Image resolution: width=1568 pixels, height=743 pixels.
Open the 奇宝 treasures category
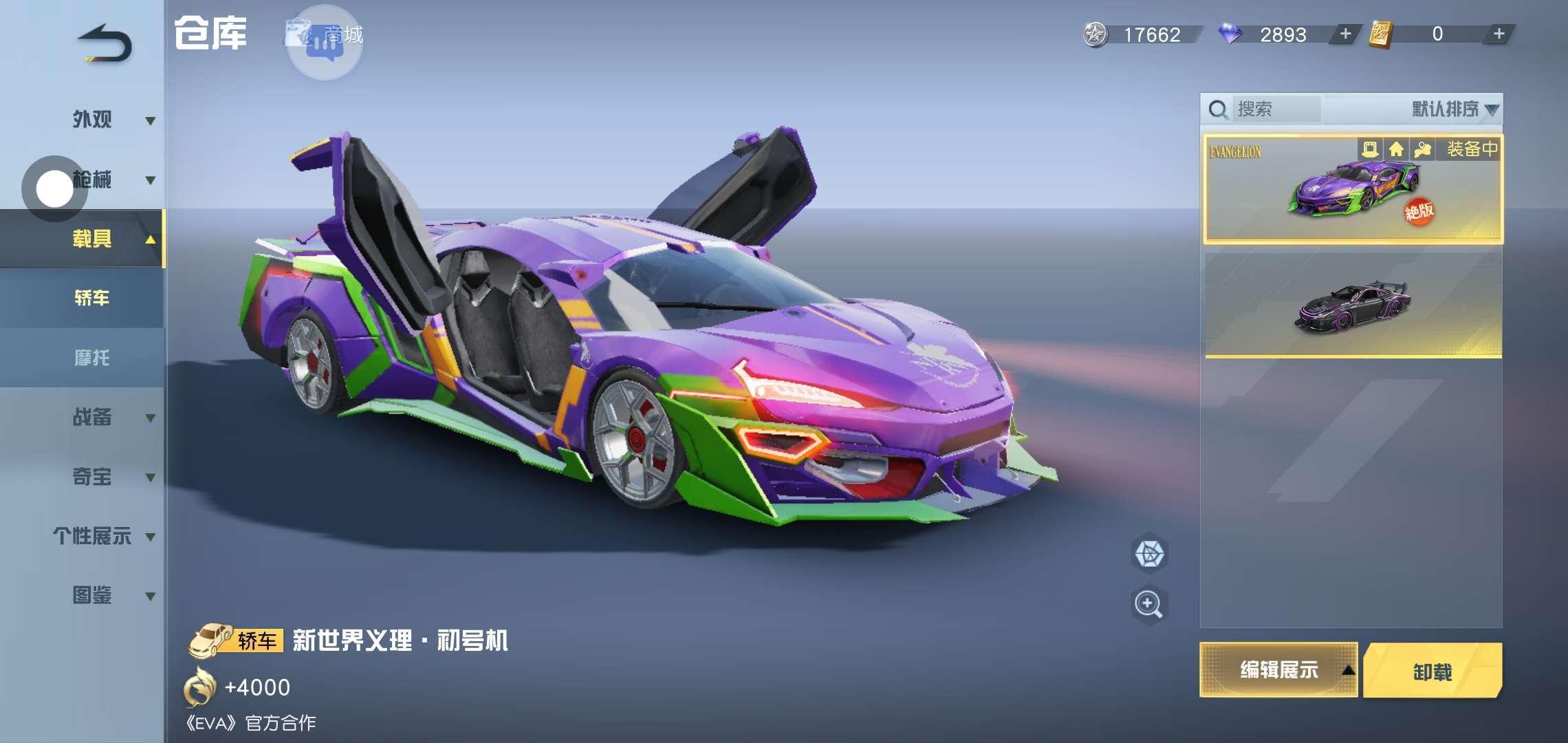tap(110, 477)
